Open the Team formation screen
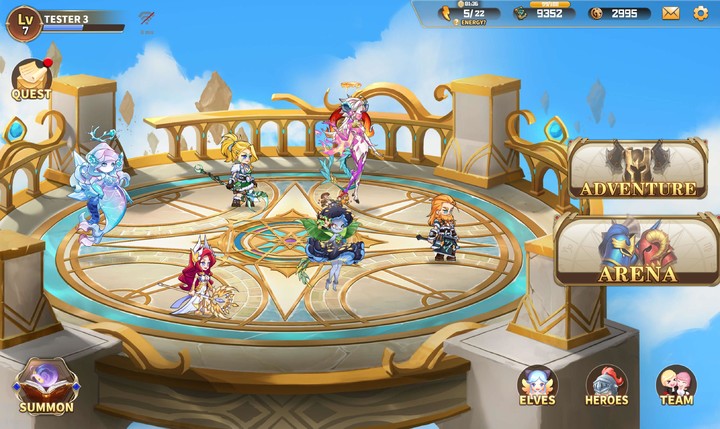Screen dimensions: 720x429 (x=676, y=386)
